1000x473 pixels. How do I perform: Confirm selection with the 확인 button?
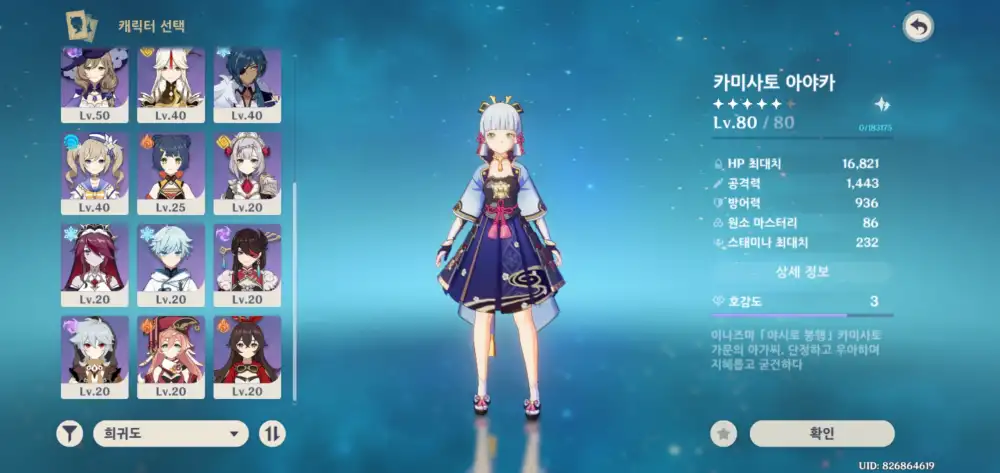[x=822, y=433]
